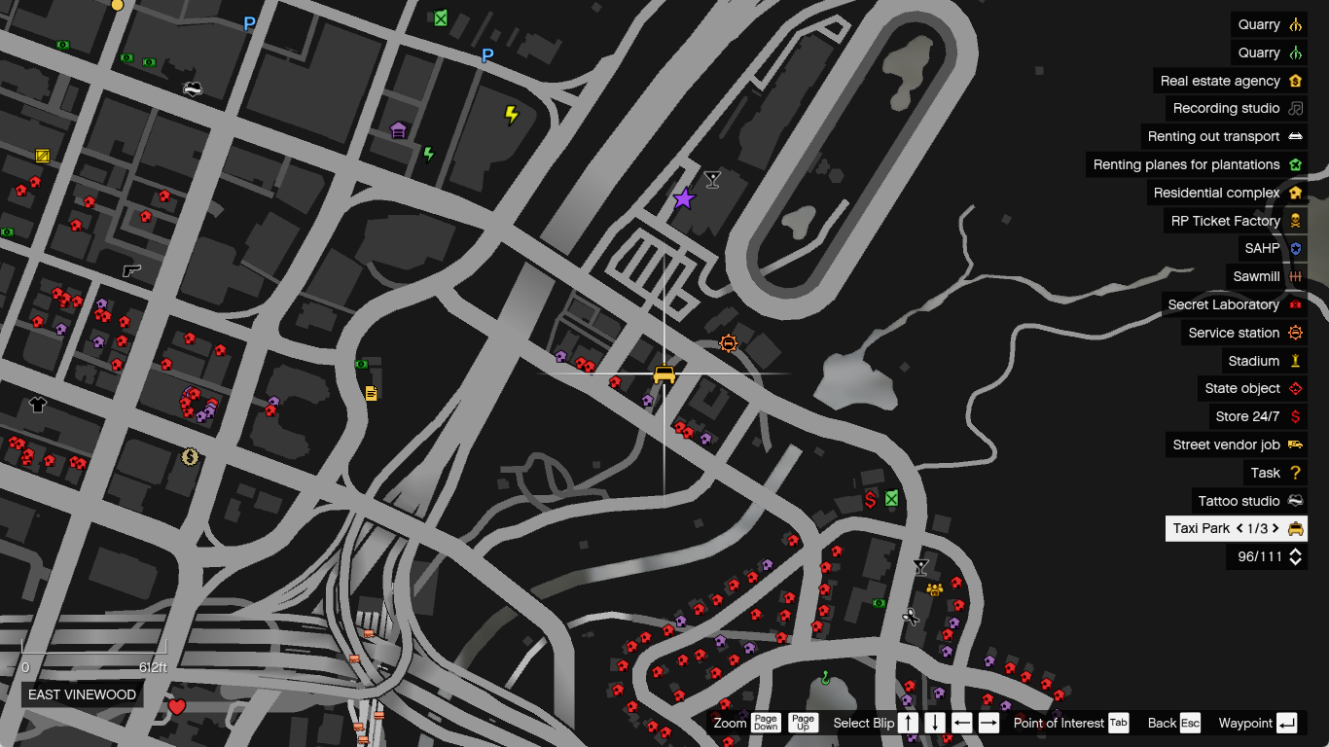Click the martini glass blip by the racetrack
The image size is (1329, 747).
click(x=711, y=179)
